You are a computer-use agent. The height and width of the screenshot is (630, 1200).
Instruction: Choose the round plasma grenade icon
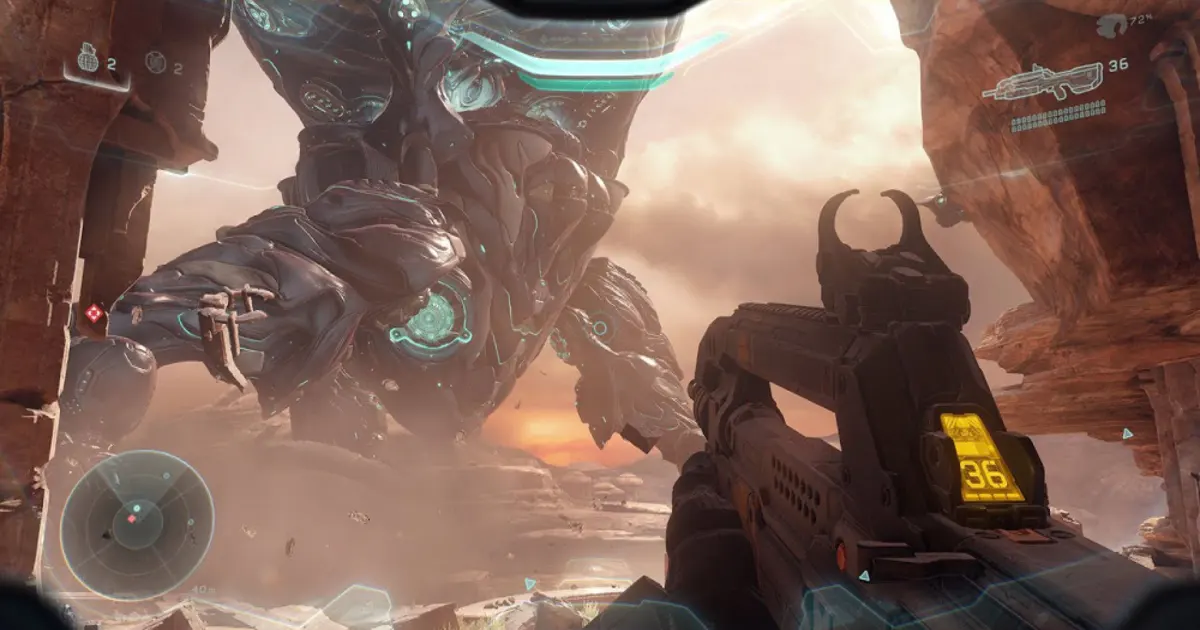[155, 62]
